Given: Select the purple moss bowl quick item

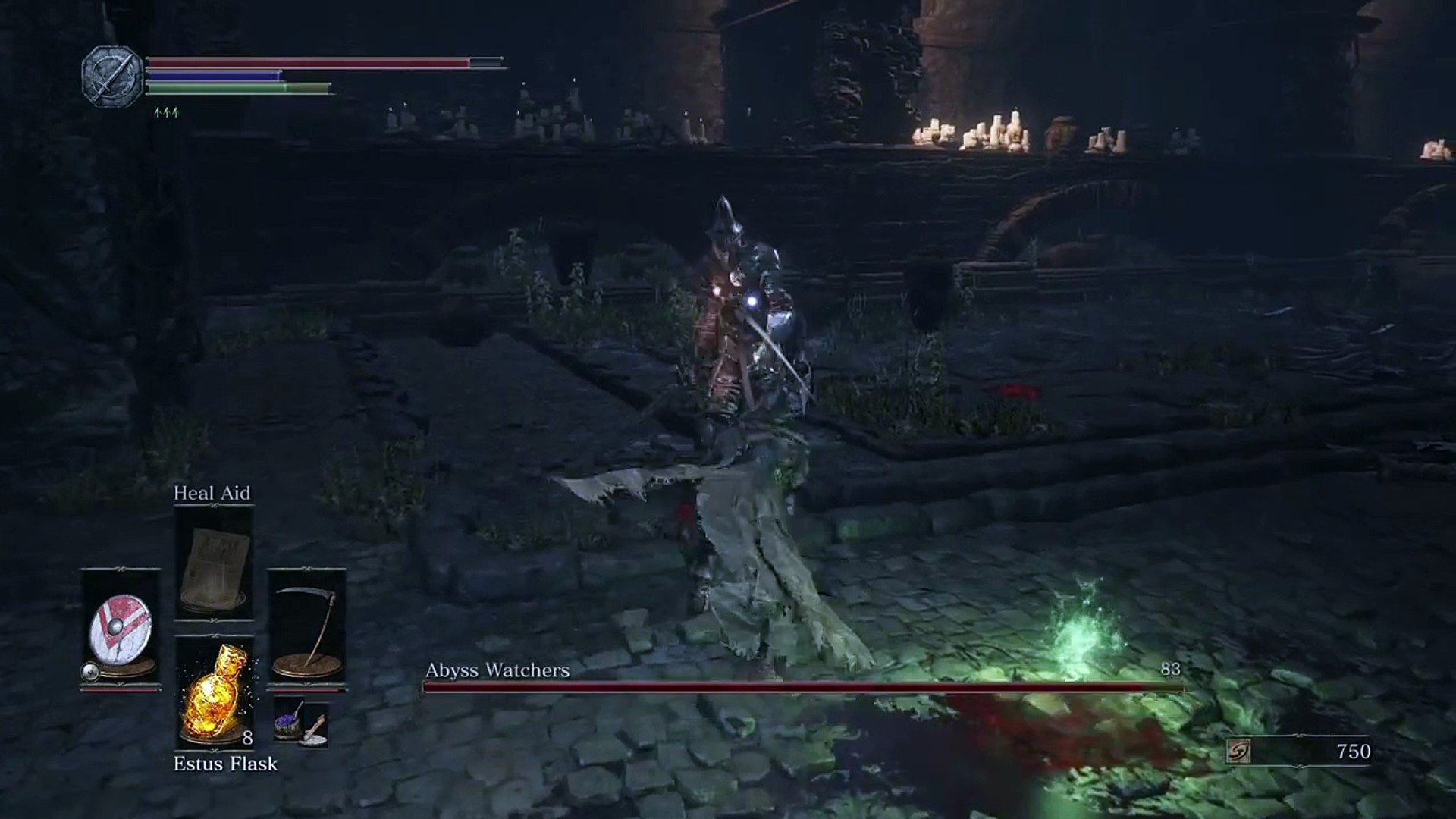Looking at the screenshot, I should (289, 718).
